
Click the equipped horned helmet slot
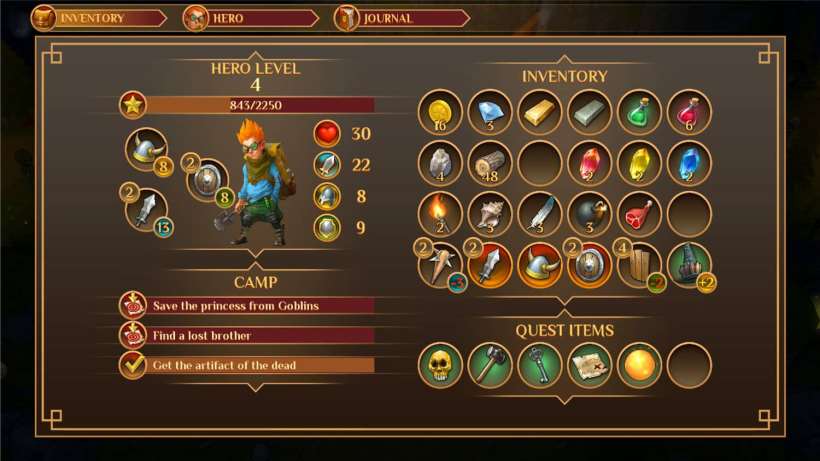(147, 150)
